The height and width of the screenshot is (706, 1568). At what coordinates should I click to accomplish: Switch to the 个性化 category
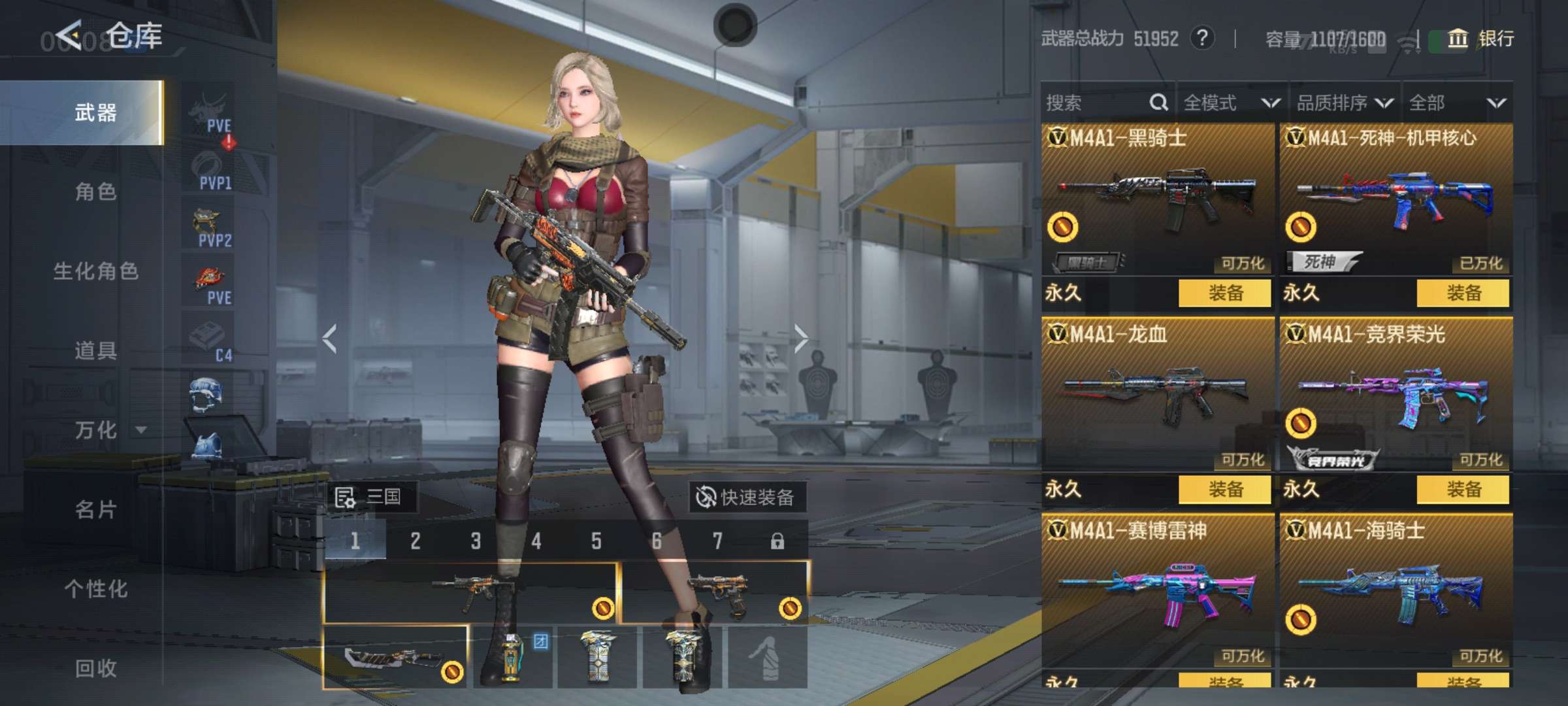click(x=95, y=589)
